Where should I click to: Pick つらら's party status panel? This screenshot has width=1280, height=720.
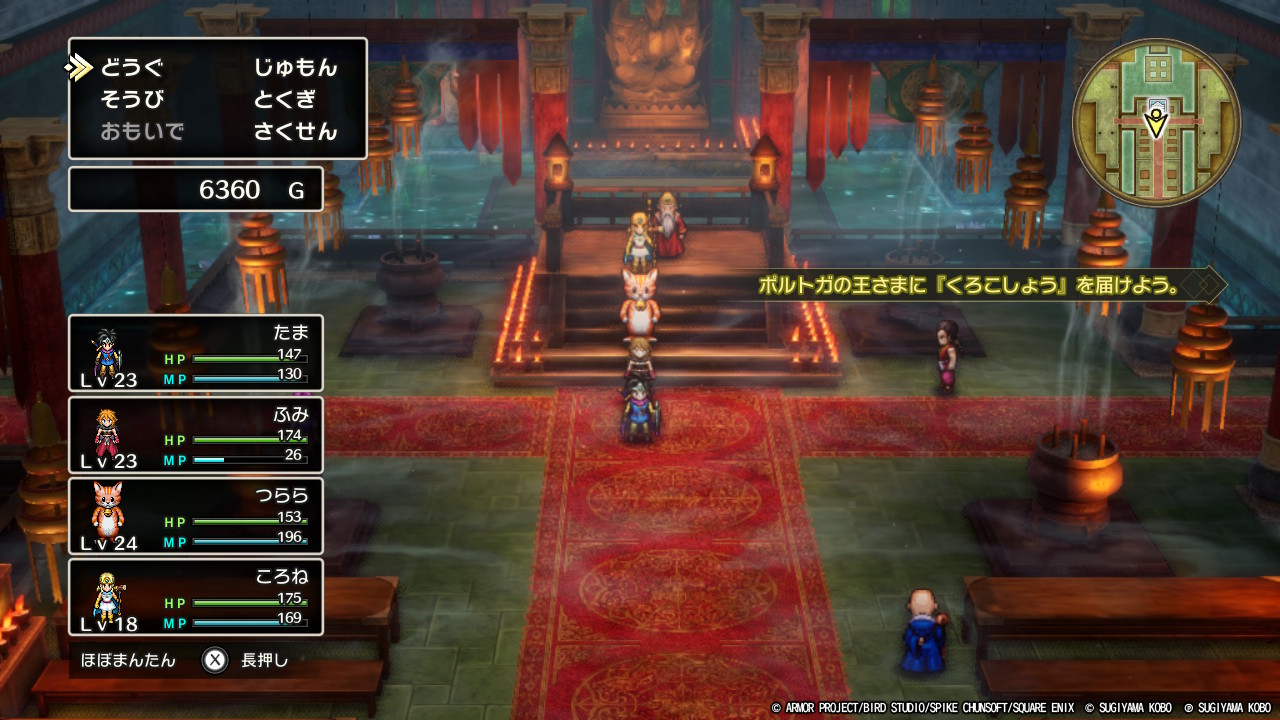pos(196,516)
